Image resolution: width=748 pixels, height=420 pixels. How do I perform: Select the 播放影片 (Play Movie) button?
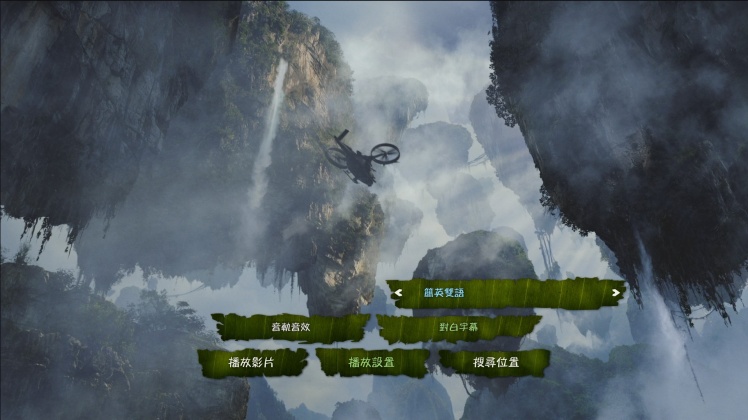[253, 362]
